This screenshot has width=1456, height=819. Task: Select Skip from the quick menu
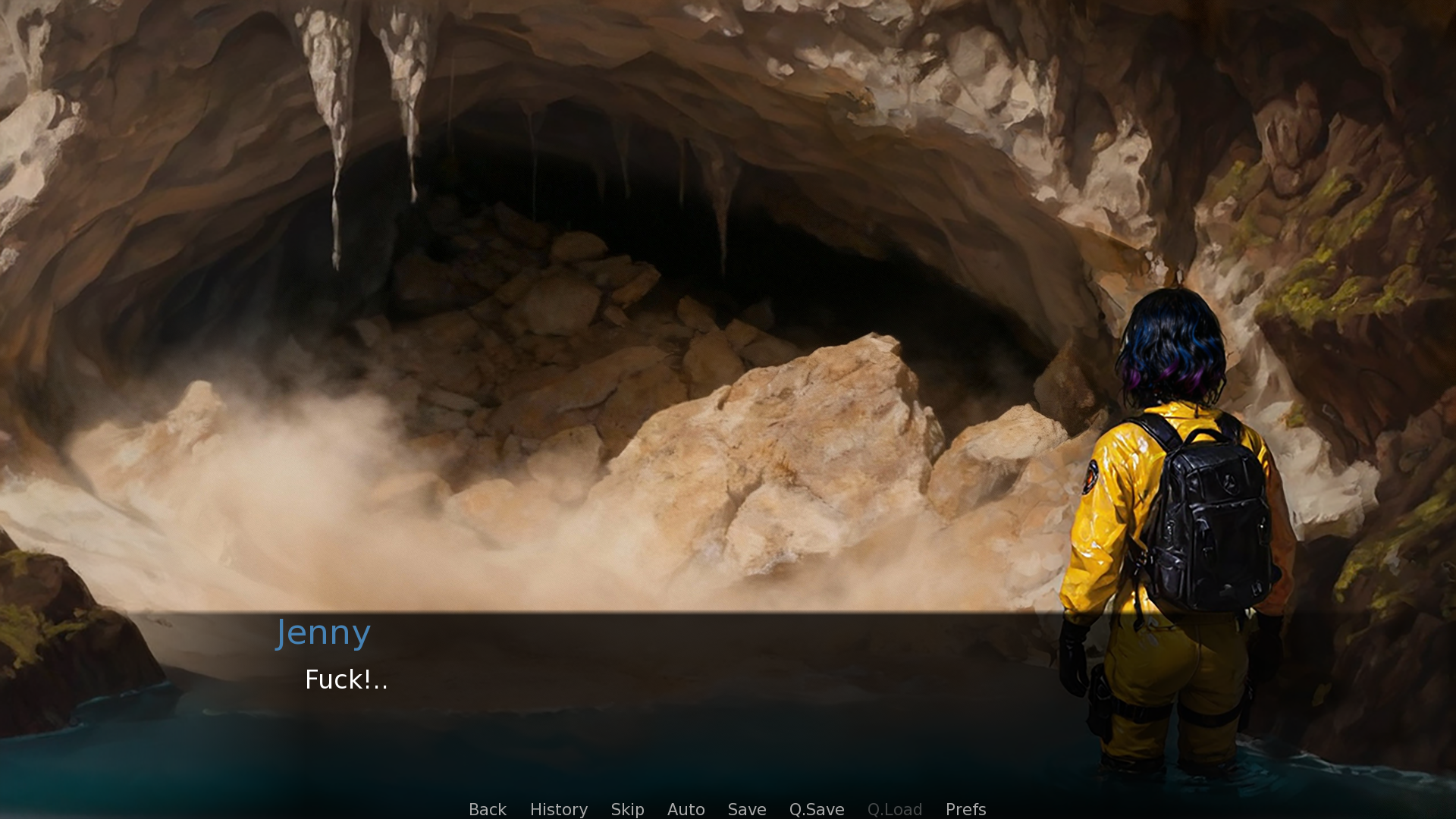point(627,809)
